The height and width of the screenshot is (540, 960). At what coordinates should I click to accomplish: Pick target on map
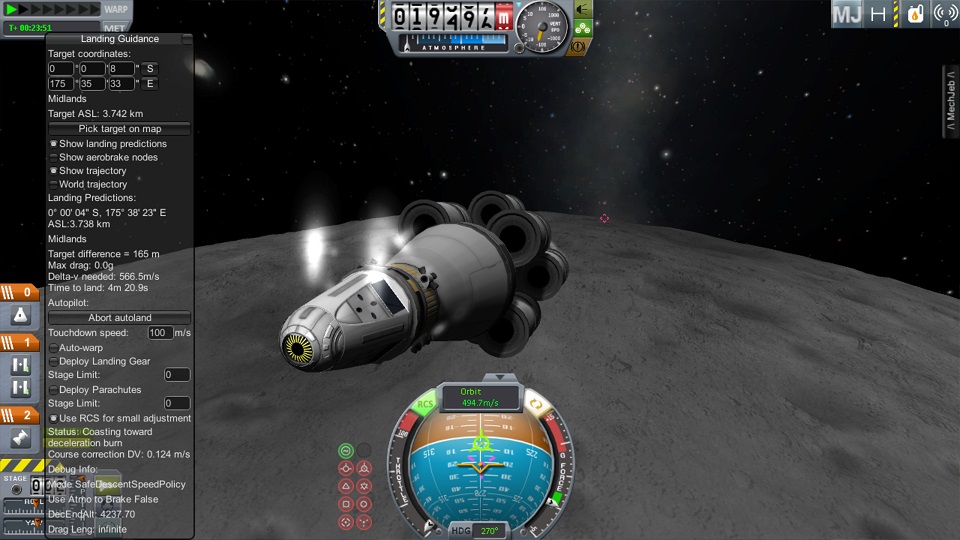point(119,129)
